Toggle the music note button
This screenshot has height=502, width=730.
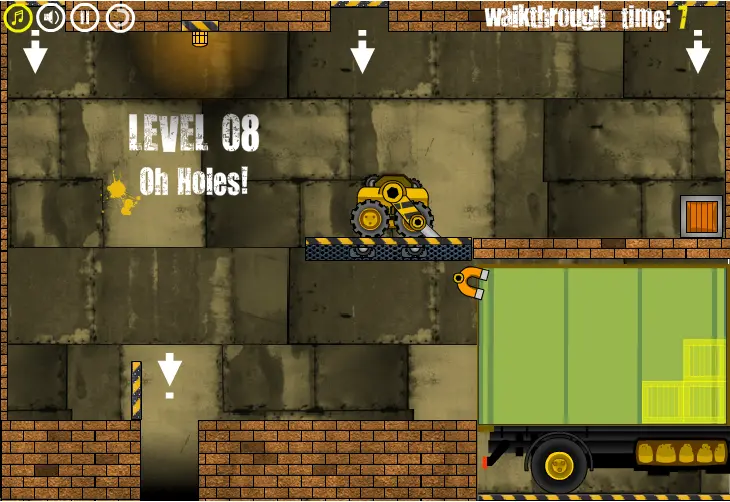[x=17, y=17]
